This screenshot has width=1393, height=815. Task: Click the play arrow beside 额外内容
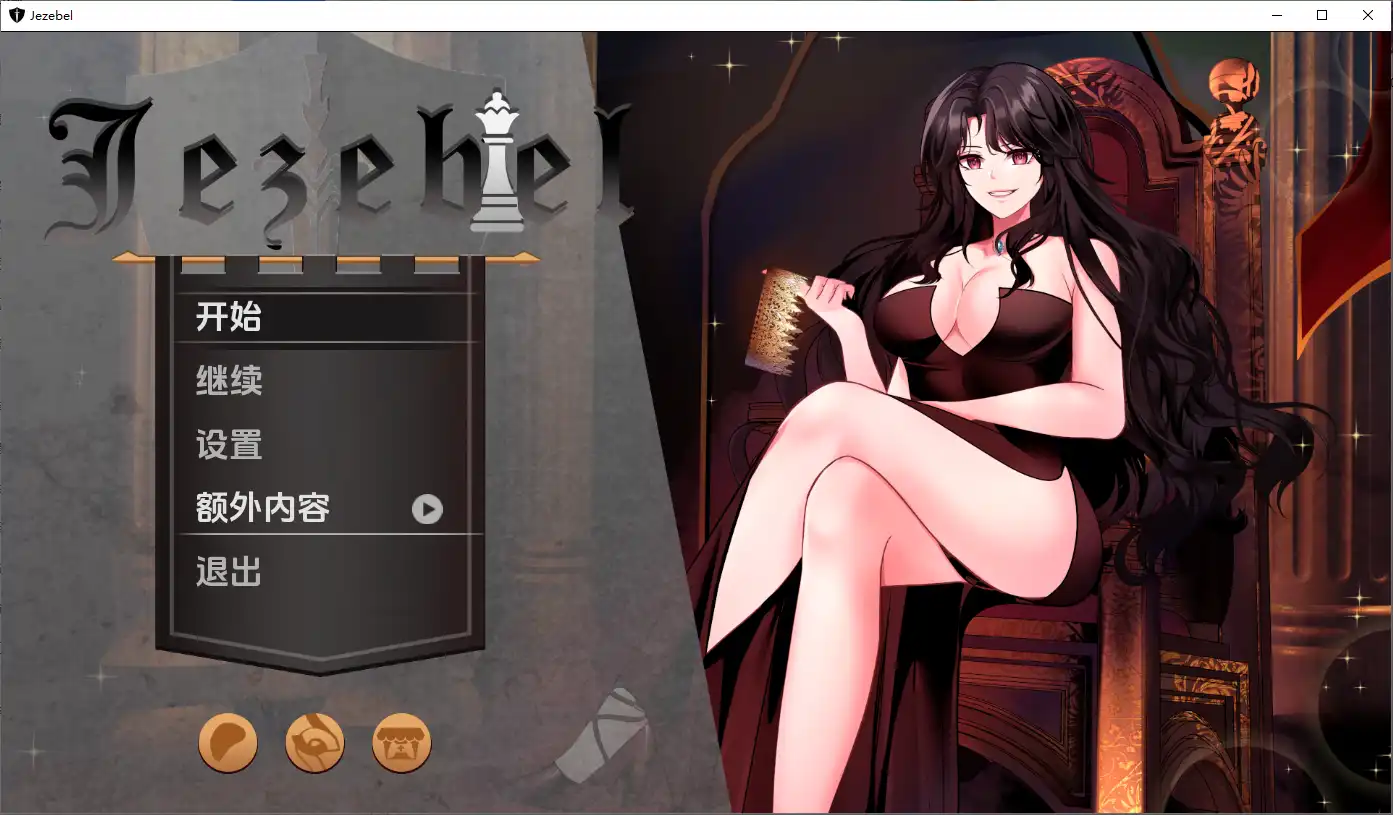tap(427, 509)
